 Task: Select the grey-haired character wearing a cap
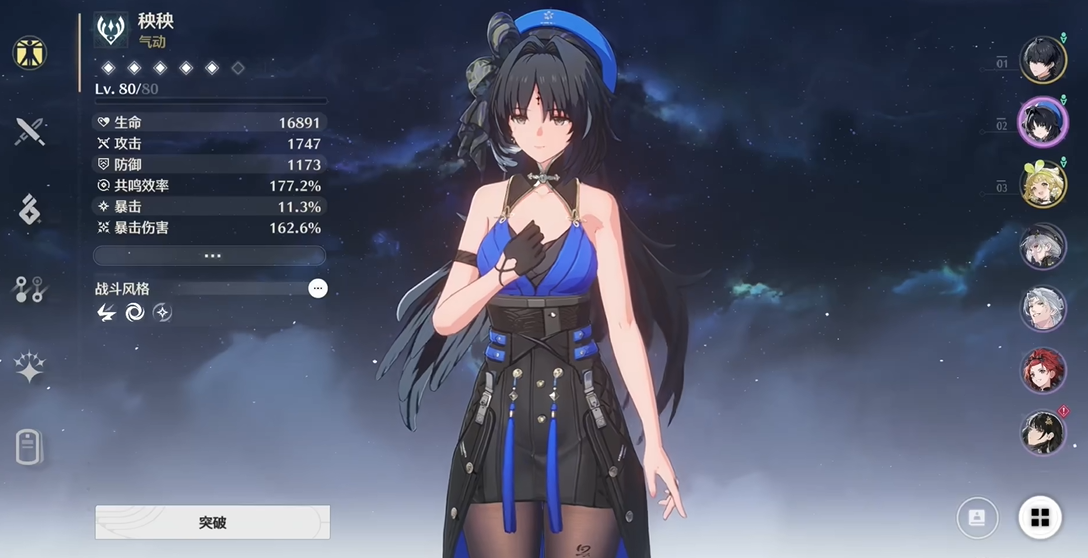coord(1043,246)
